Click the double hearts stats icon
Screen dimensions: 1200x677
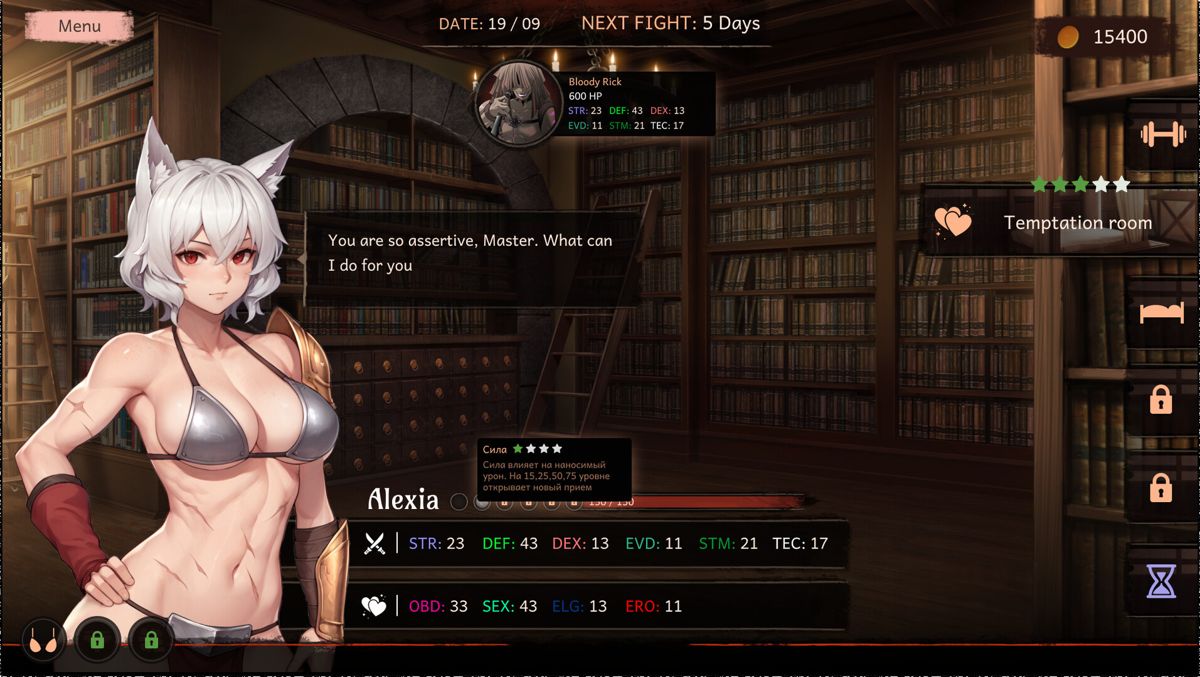point(375,606)
